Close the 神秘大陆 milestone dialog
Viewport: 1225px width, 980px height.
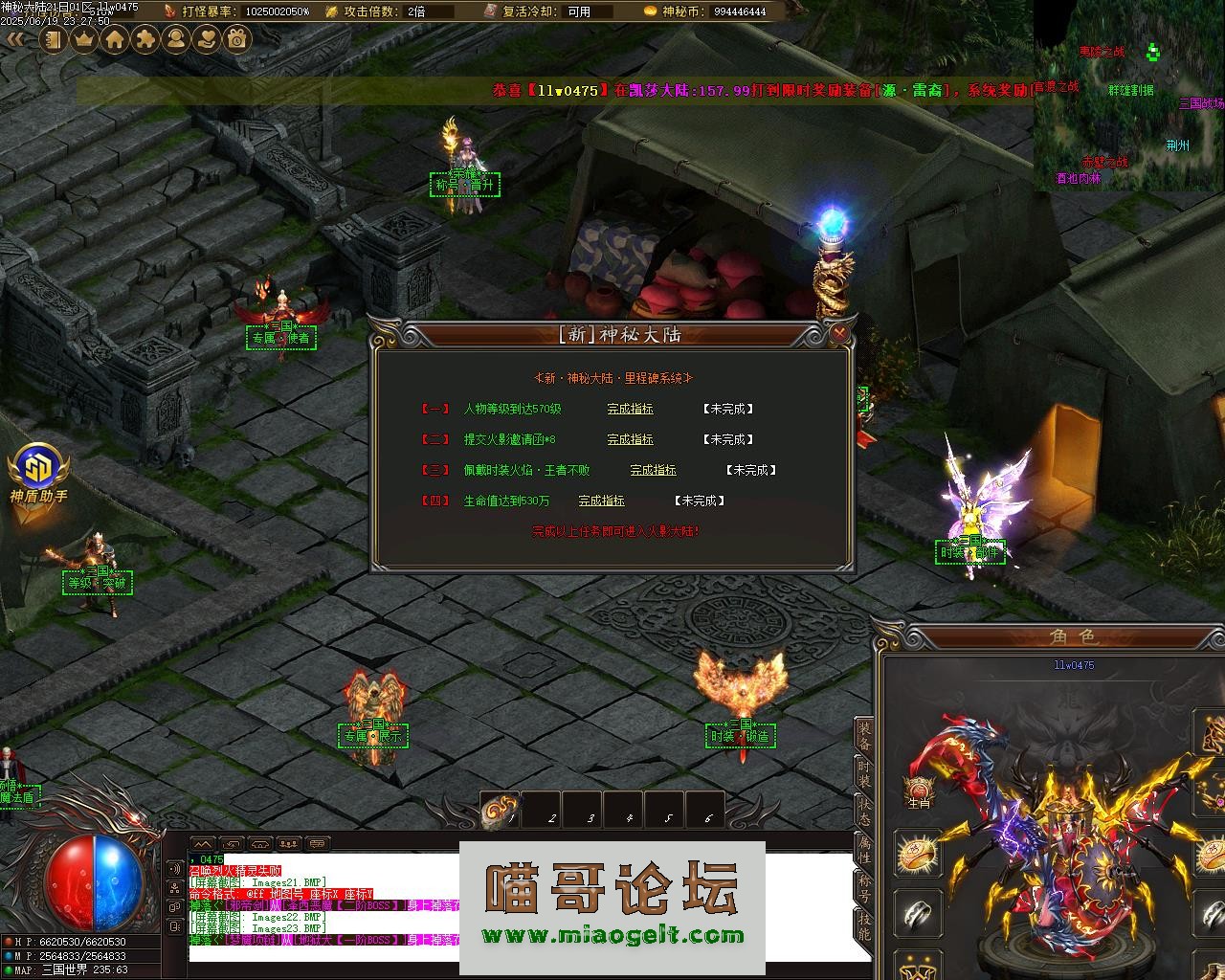coord(839,333)
